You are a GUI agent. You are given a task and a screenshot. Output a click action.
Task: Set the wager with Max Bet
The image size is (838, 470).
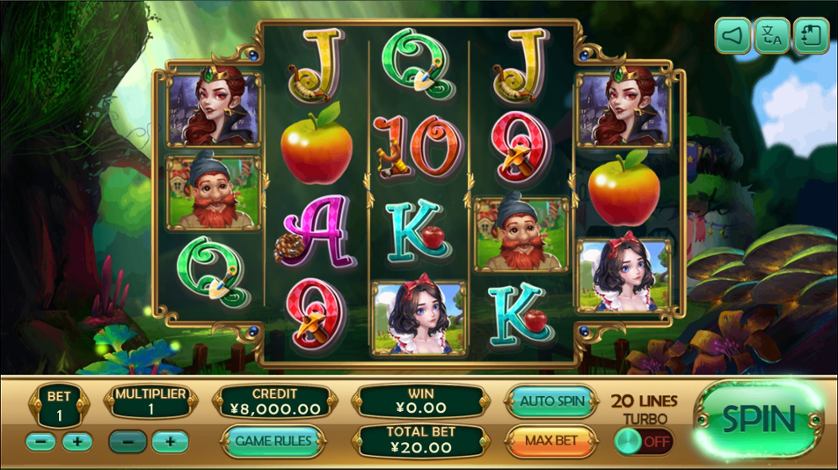click(x=551, y=440)
